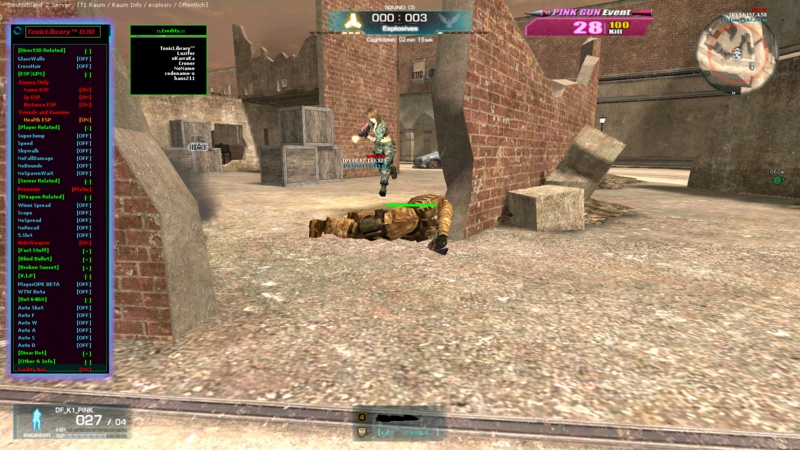
Task: Expand the Blind Bullet section
Action: tap(87, 259)
